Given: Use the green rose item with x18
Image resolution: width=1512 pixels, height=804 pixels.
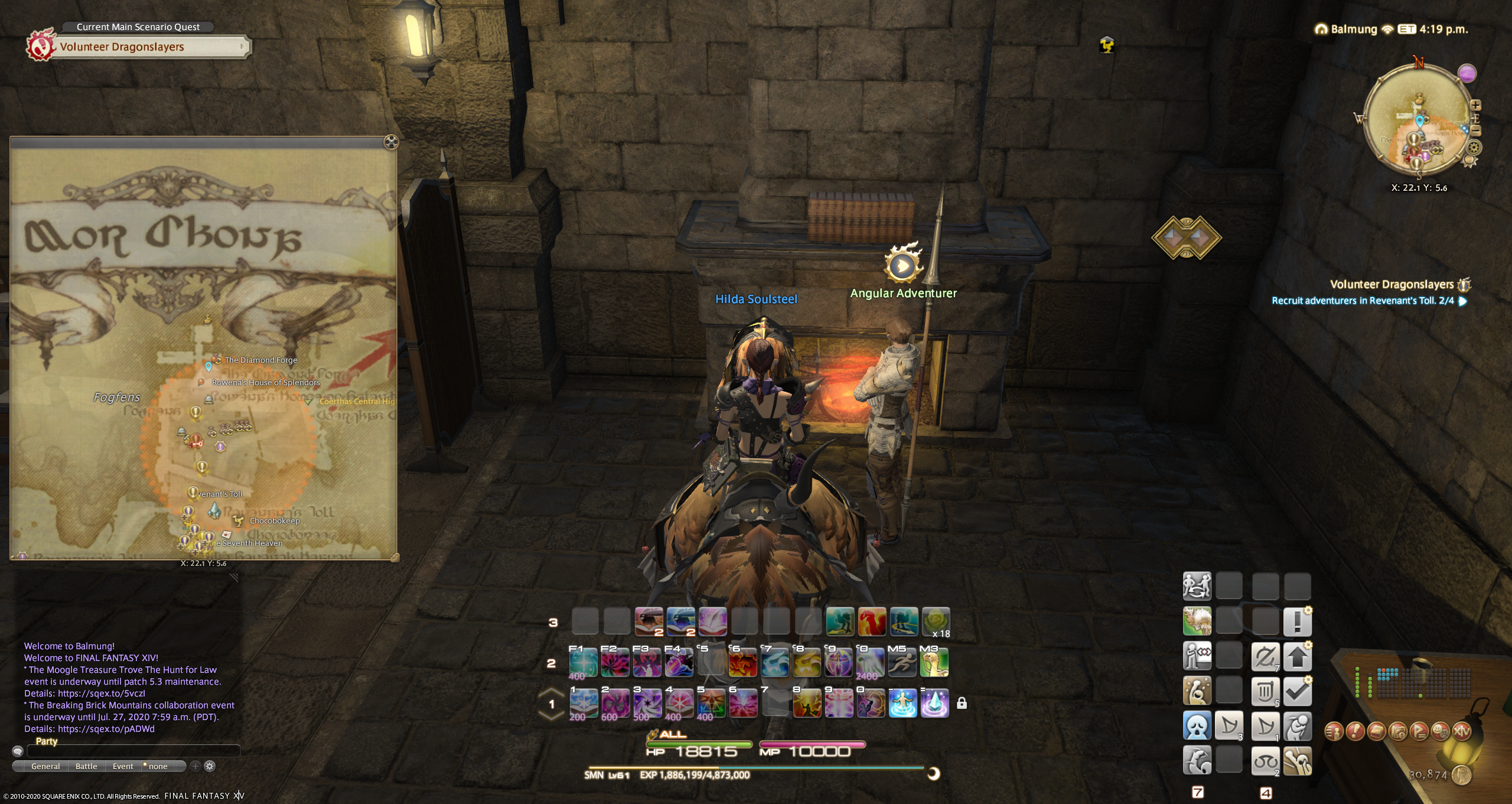Looking at the screenshot, I should click(936, 621).
